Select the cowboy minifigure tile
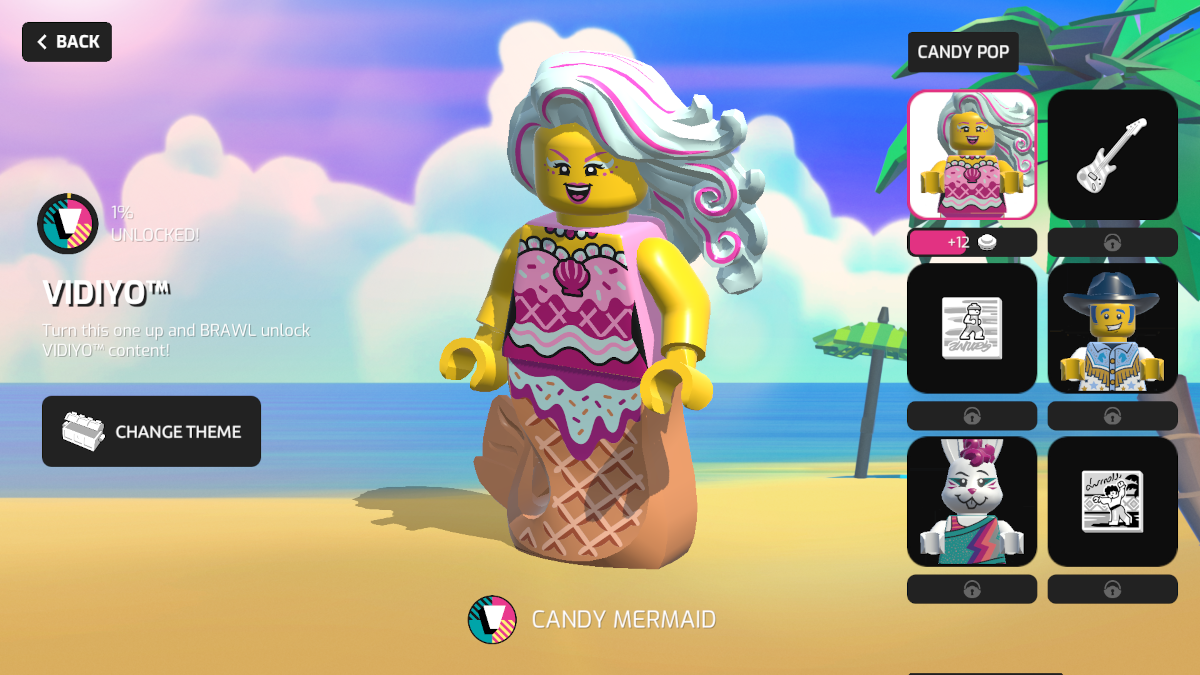This screenshot has width=1200, height=675. (1112, 328)
